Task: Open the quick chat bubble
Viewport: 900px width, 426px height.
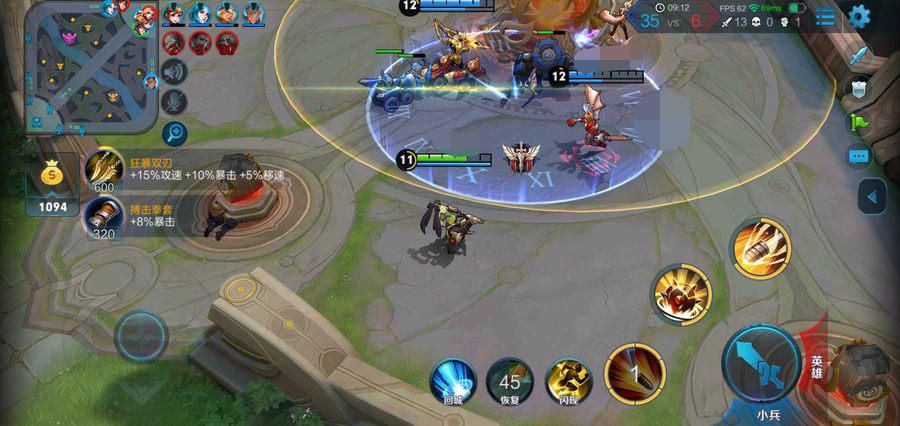Action: pos(860,157)
